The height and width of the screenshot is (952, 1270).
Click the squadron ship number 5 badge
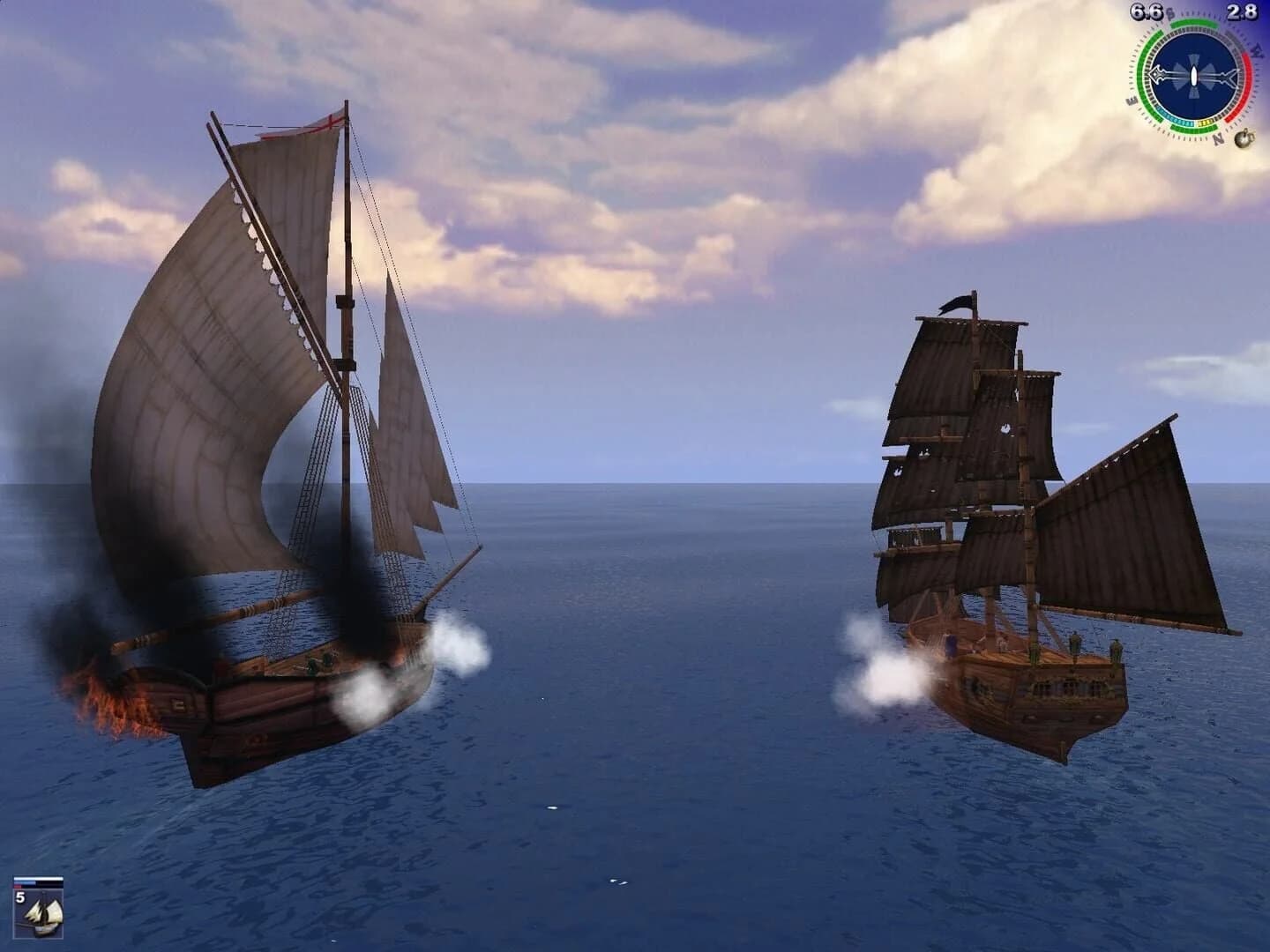(20, 896)
